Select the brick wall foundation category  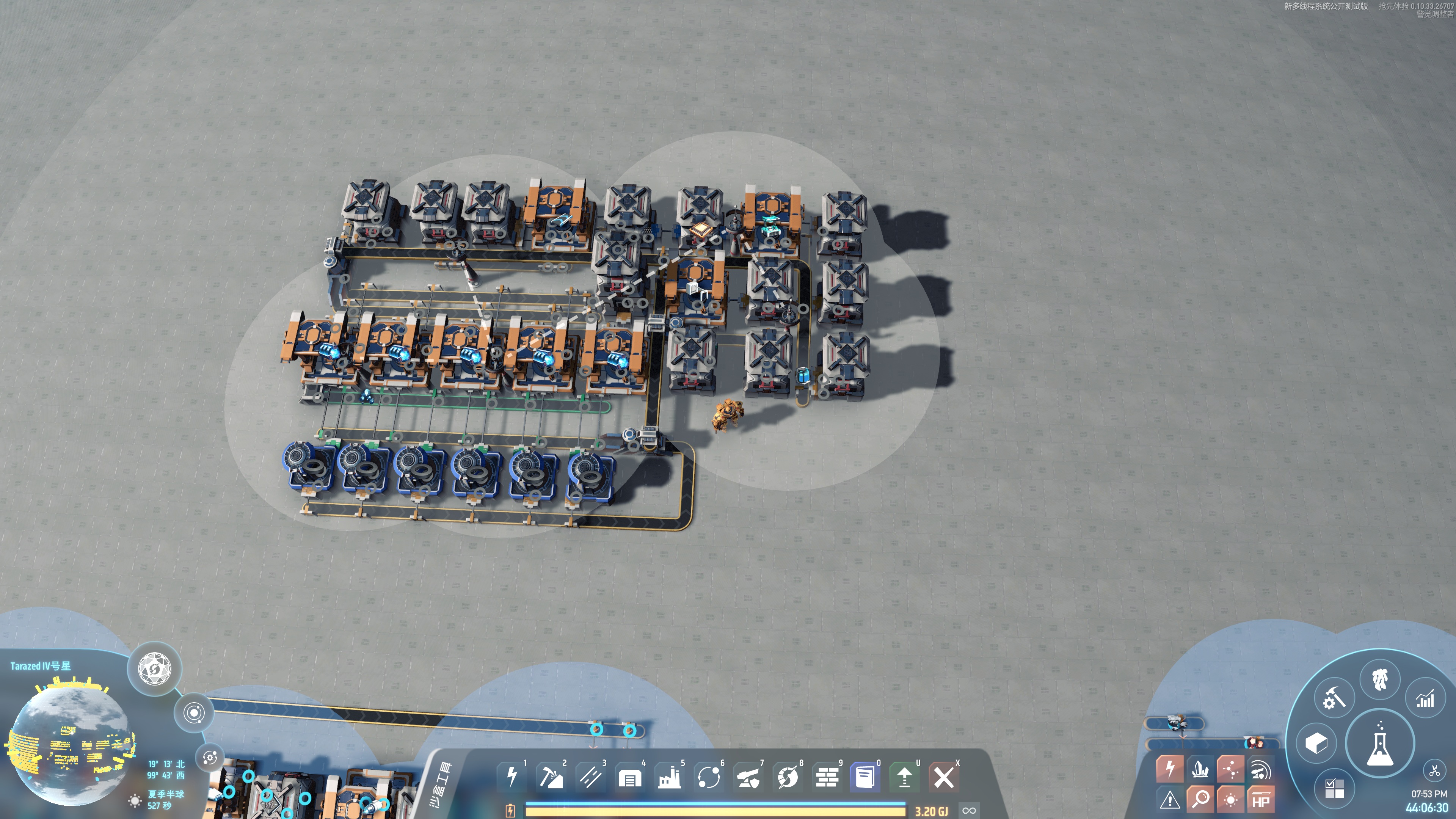point(827,777)
